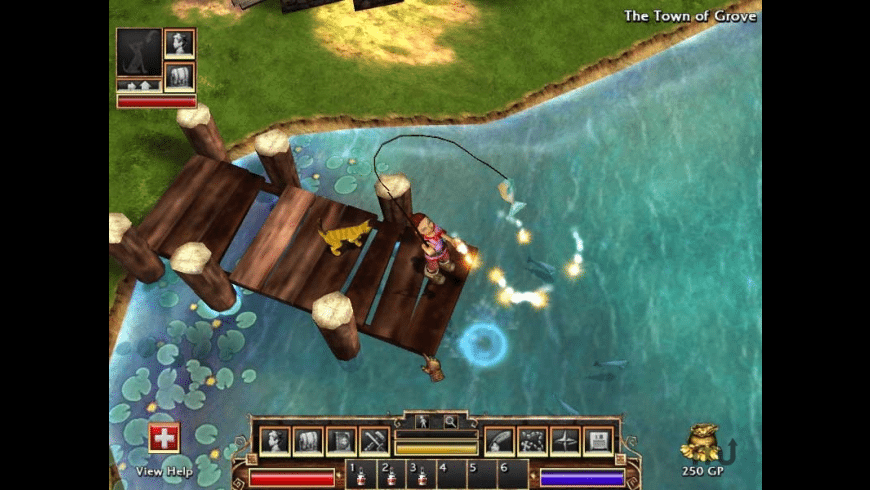
Task: Click the magnifying glass zoom button
Action: [x=450, y=422]
